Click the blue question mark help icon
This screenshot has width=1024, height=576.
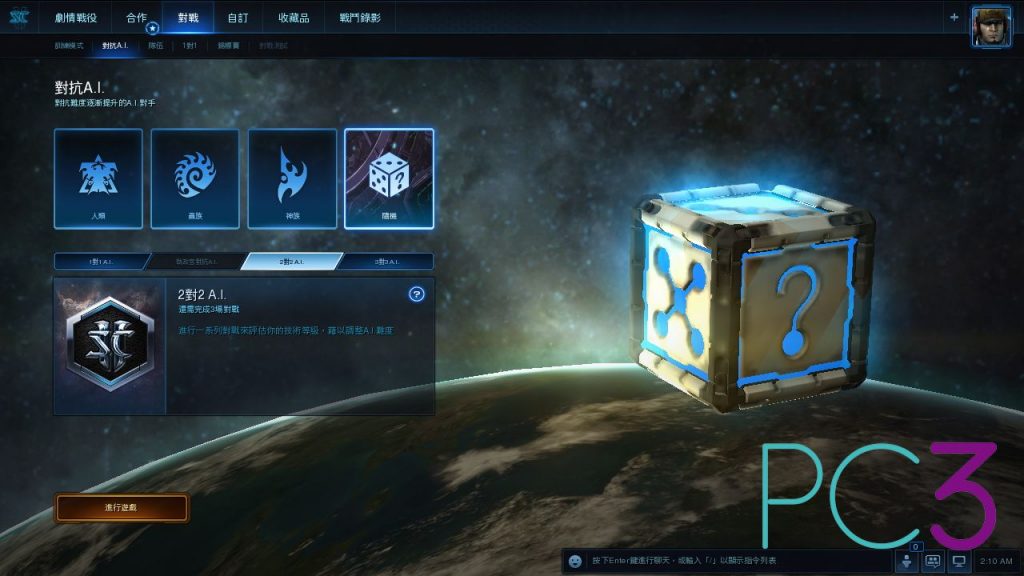(417, 294)
